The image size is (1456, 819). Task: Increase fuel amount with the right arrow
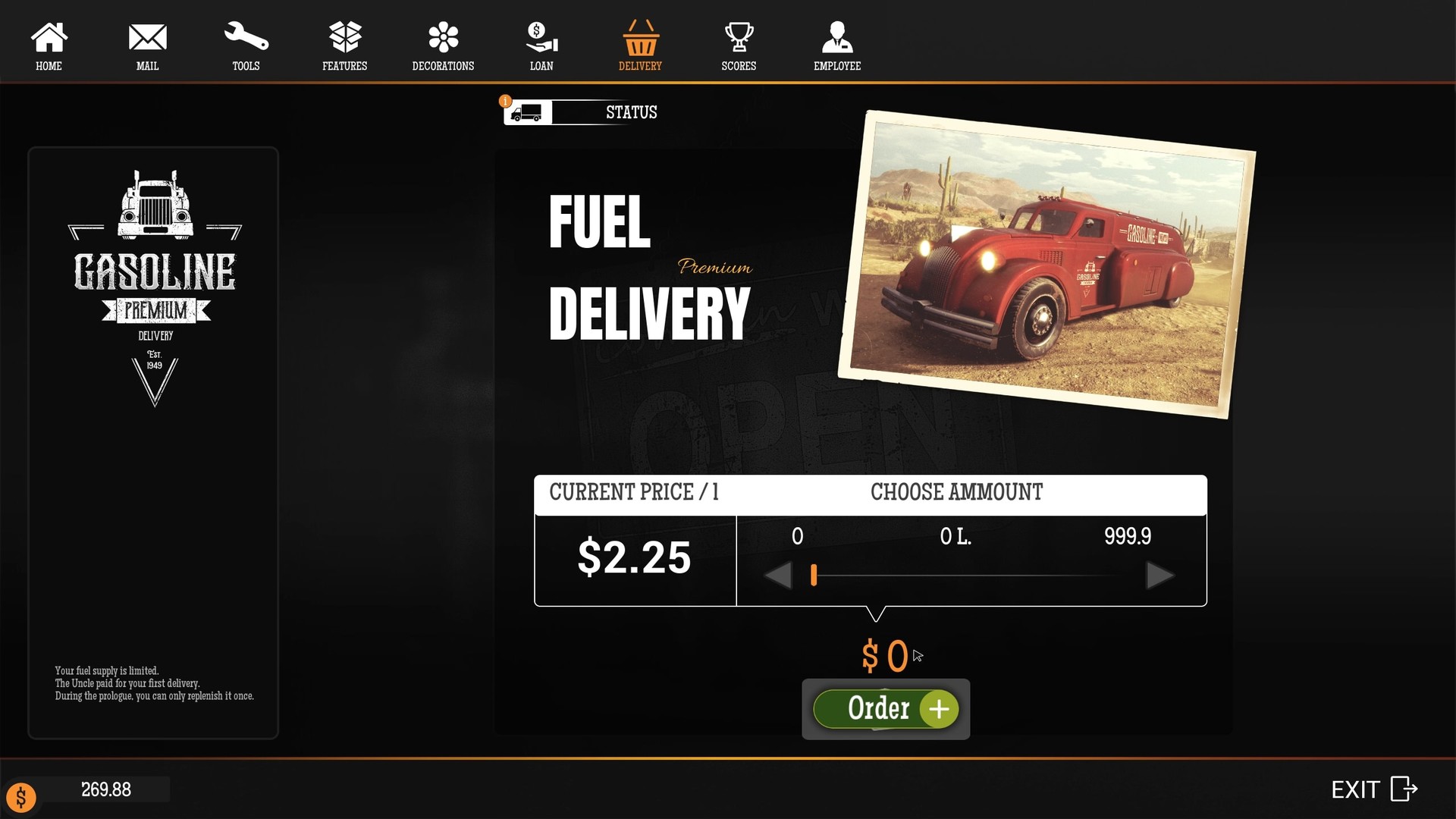[x=1159, y=576]
